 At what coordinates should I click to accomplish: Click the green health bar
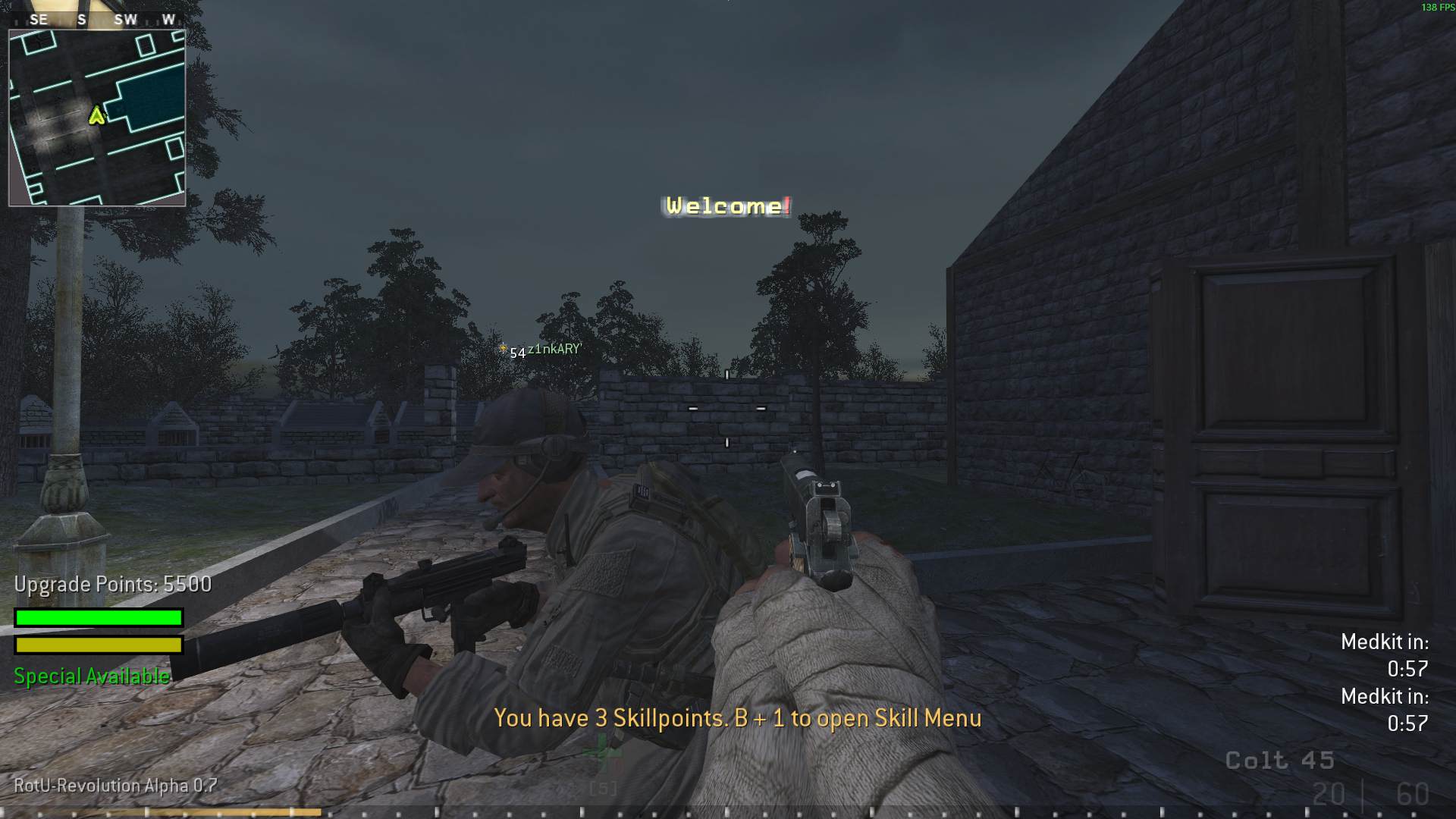click(x=98, y=617)
